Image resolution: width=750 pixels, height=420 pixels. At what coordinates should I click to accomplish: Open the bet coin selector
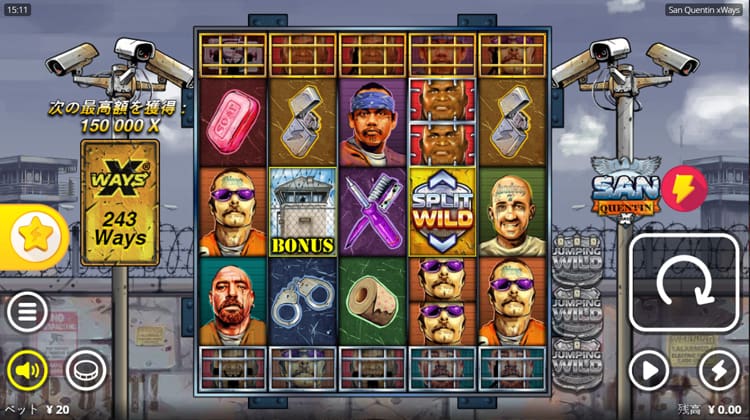(86, 371)
